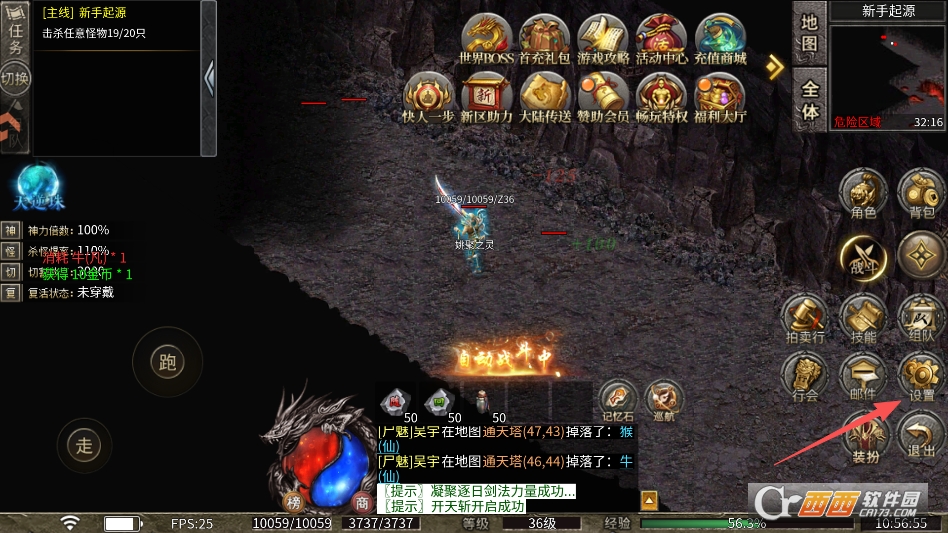This screenshot has height=533, width=948.
Task: Open the 邮件 mailbox
Action: coord(863,378)
